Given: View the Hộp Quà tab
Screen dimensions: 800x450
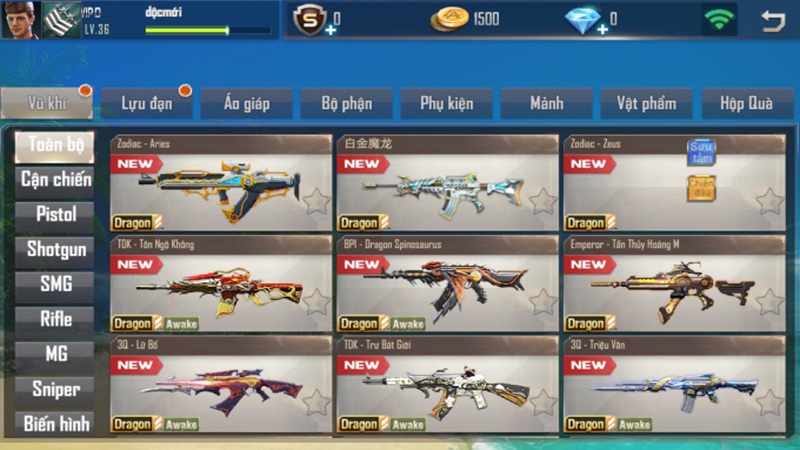Looking at the screenshot, I should point(745,103).
